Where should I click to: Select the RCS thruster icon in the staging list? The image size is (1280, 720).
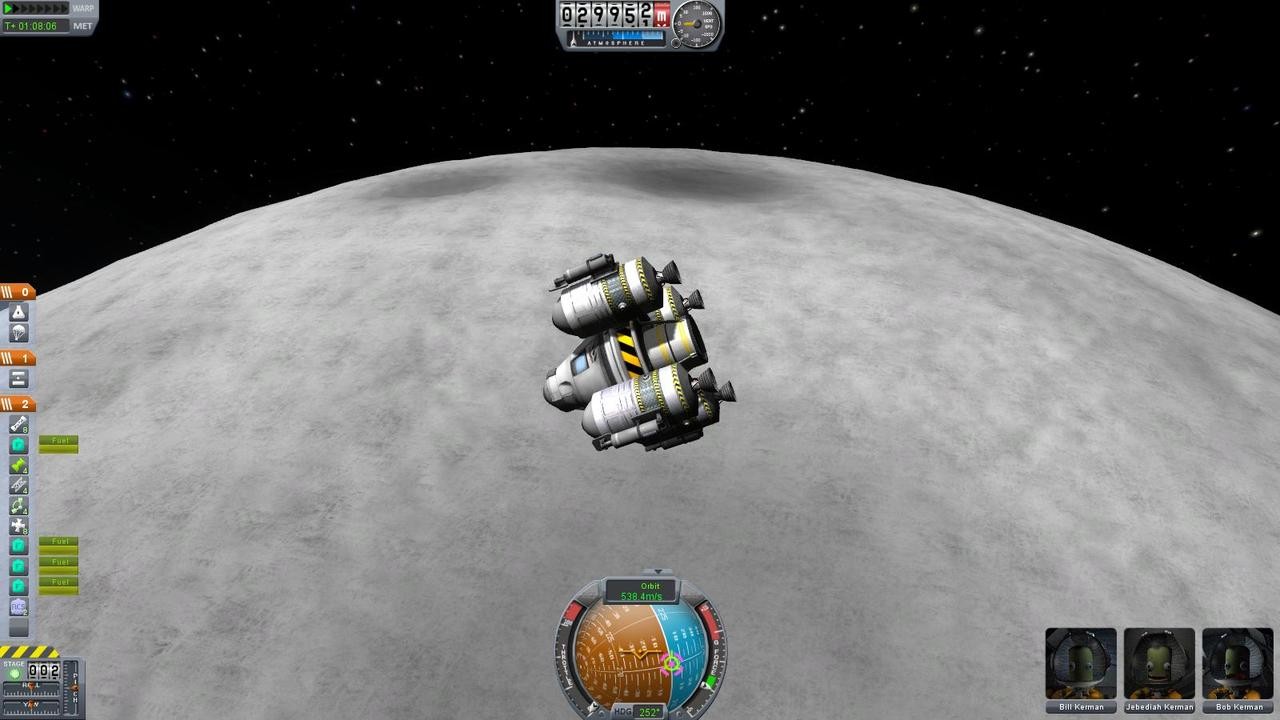[19, 530]
